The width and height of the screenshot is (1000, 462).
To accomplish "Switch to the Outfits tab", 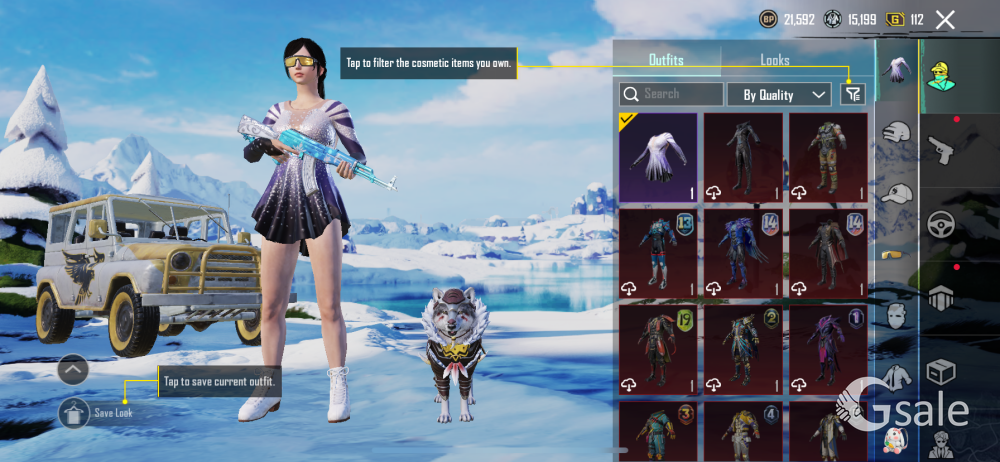I will (x=666, y=60).
